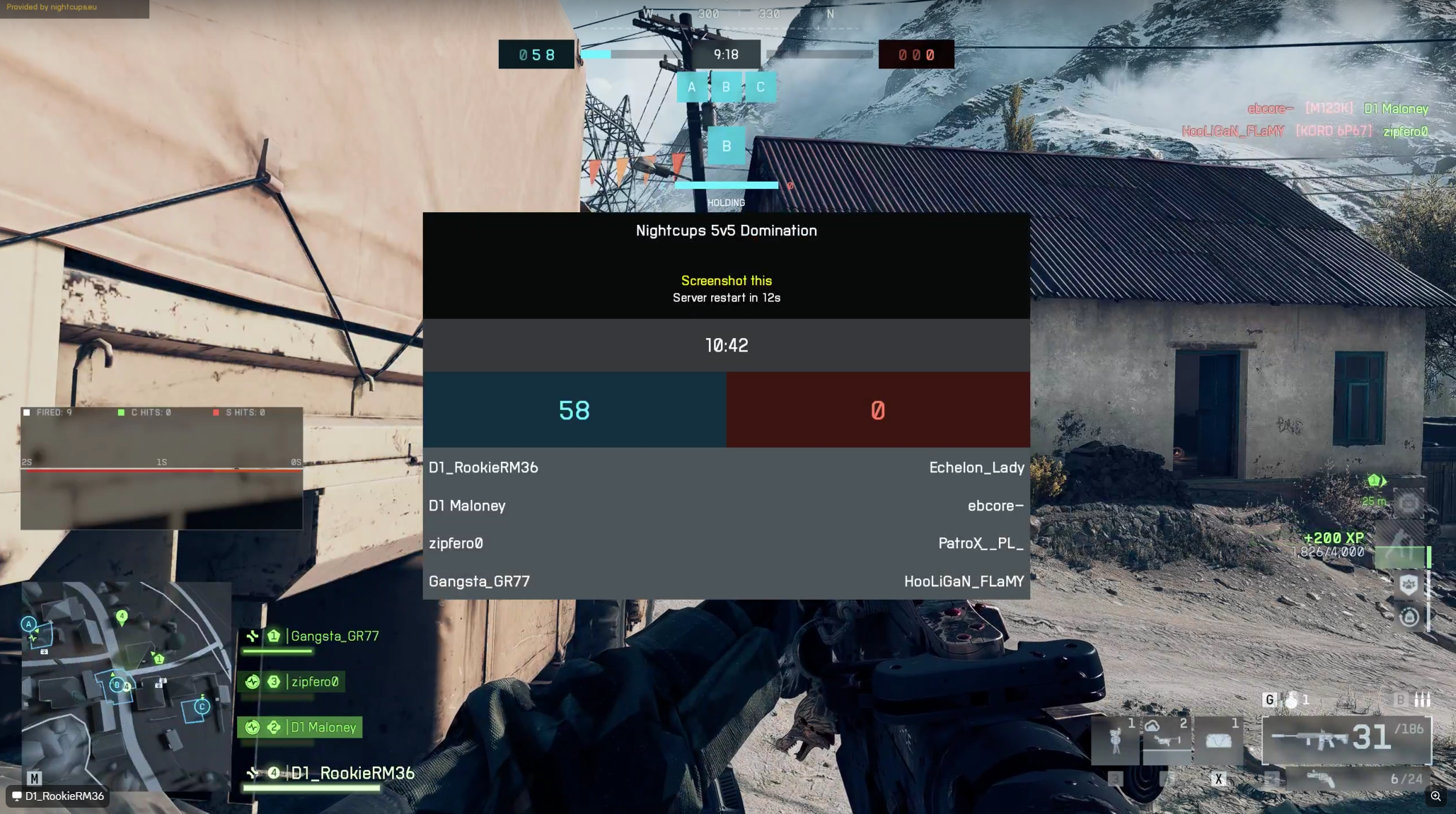The width and height of the screenshot is (1456, 814).
Task: Choose the launcher gadget slot
Action: (x=1167, y=740)
